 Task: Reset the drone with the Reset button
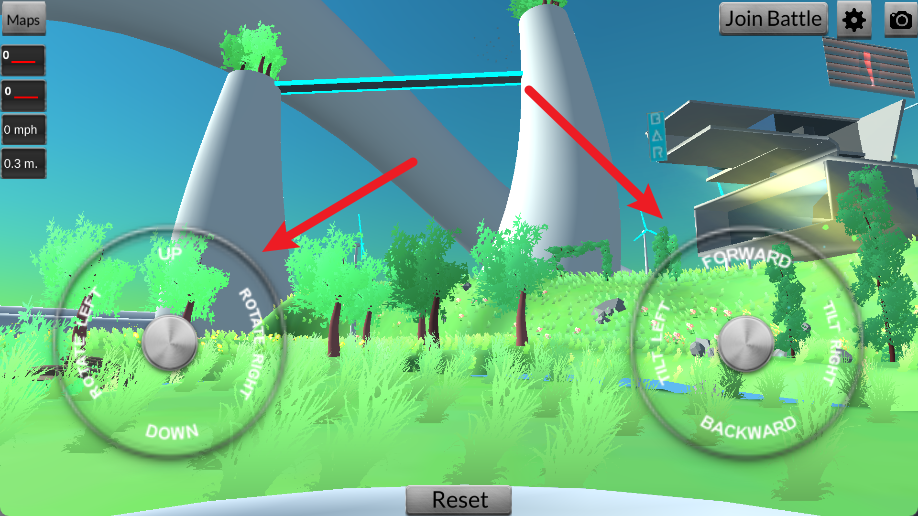point(459,500)
